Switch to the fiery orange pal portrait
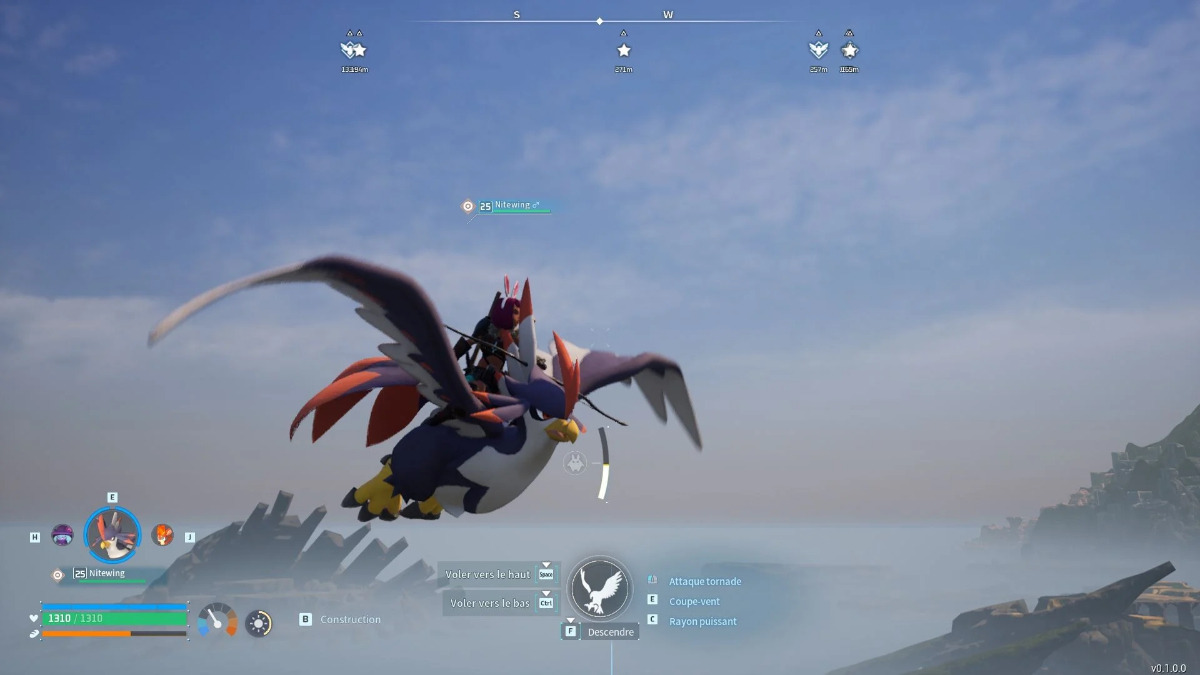The width and height of the screenshot is (1200, 675). [162, 535]
